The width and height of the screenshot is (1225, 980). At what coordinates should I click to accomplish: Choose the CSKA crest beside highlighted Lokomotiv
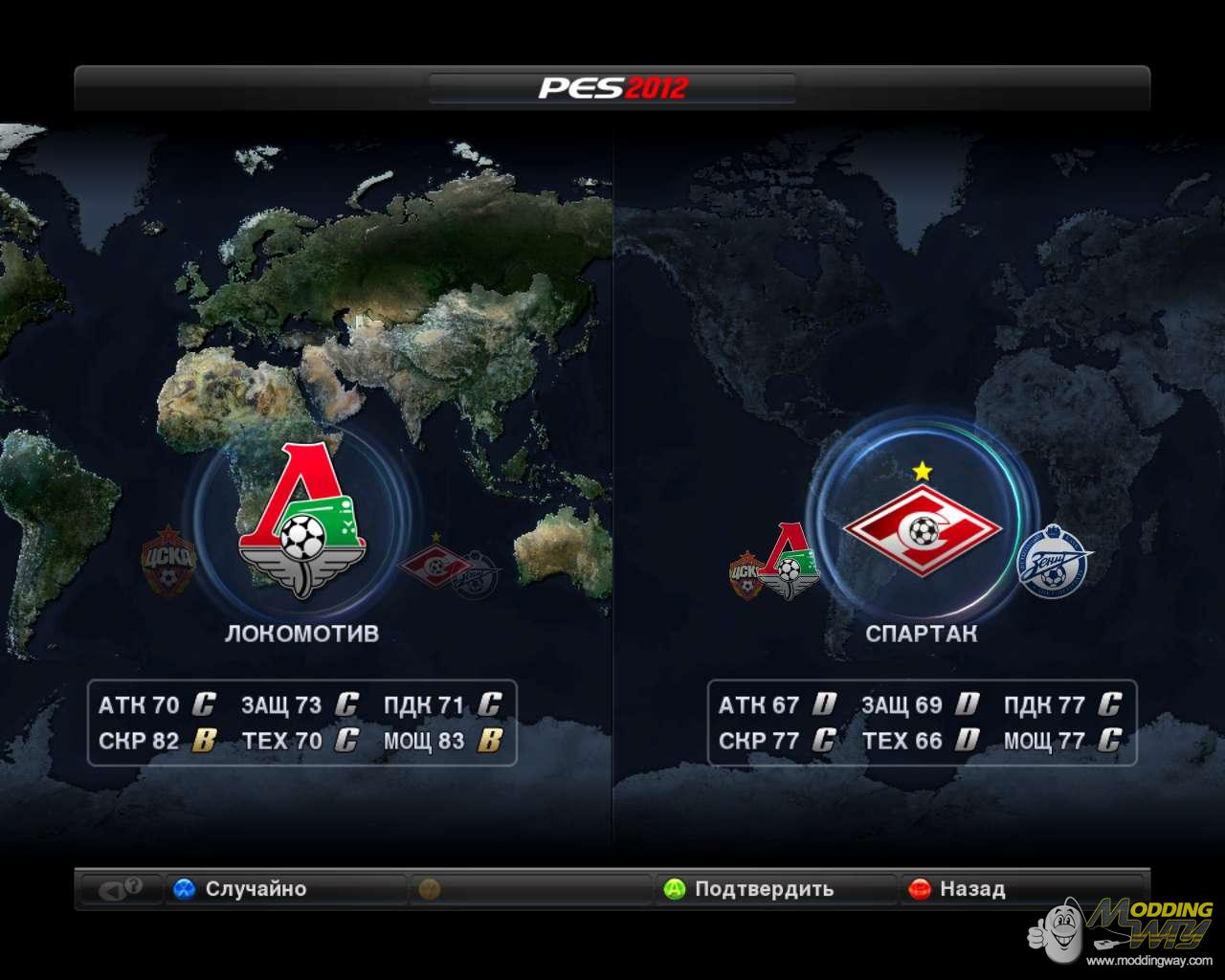click(x=168, y=561)
